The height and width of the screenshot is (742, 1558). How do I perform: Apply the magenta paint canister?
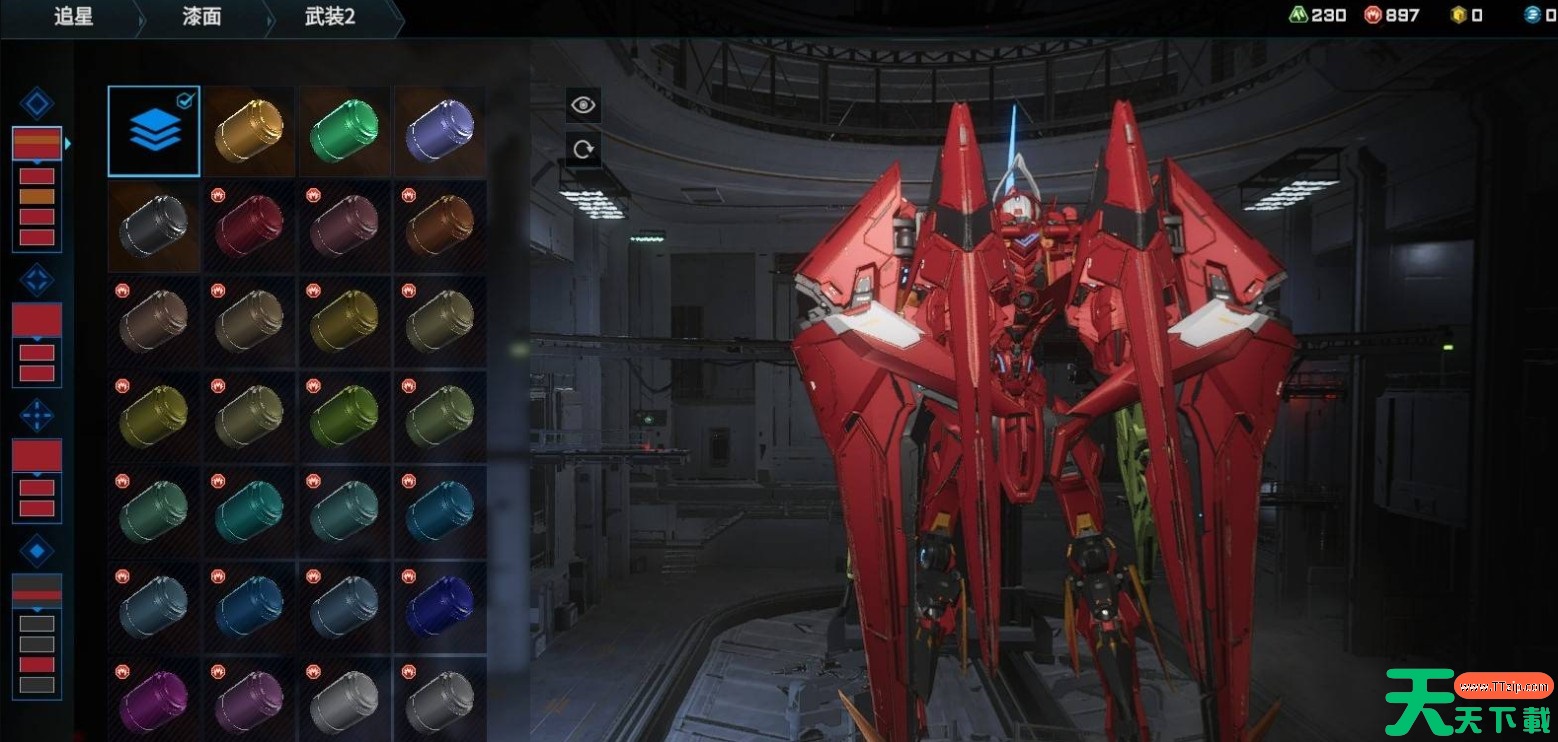(154, 702)
